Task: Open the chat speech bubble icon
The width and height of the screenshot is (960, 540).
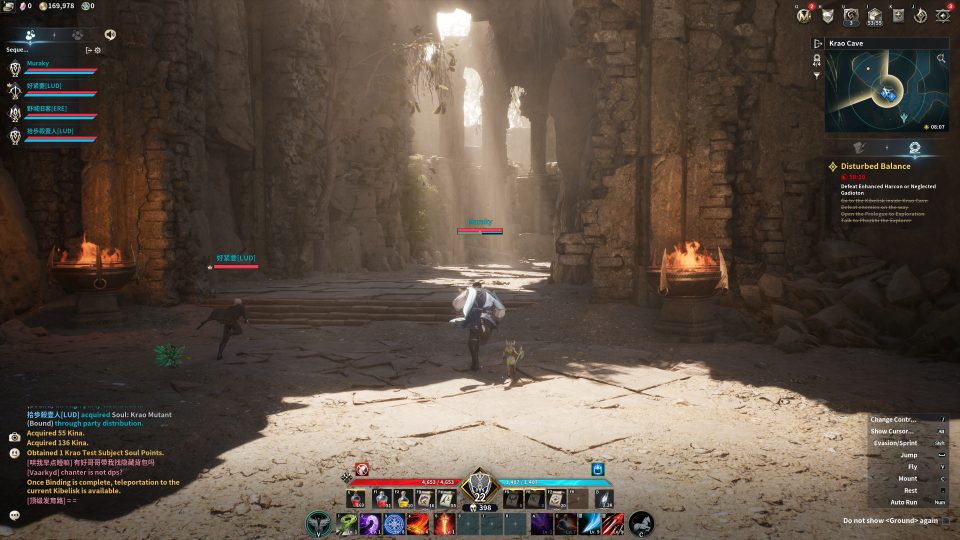Action: click(15, 515)
